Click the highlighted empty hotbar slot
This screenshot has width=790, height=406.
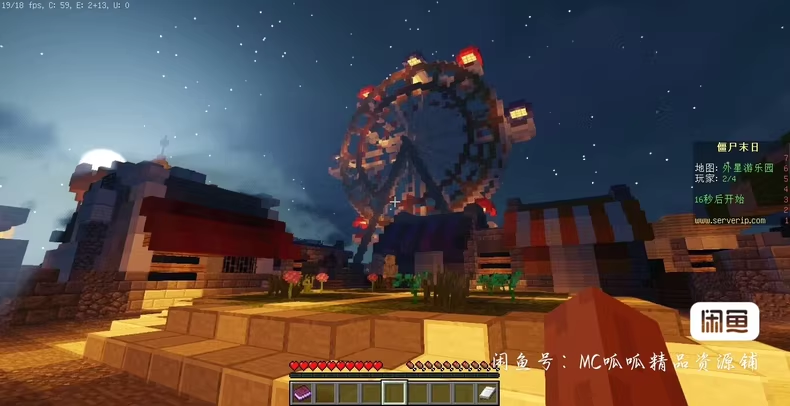(x=394, y=393)
